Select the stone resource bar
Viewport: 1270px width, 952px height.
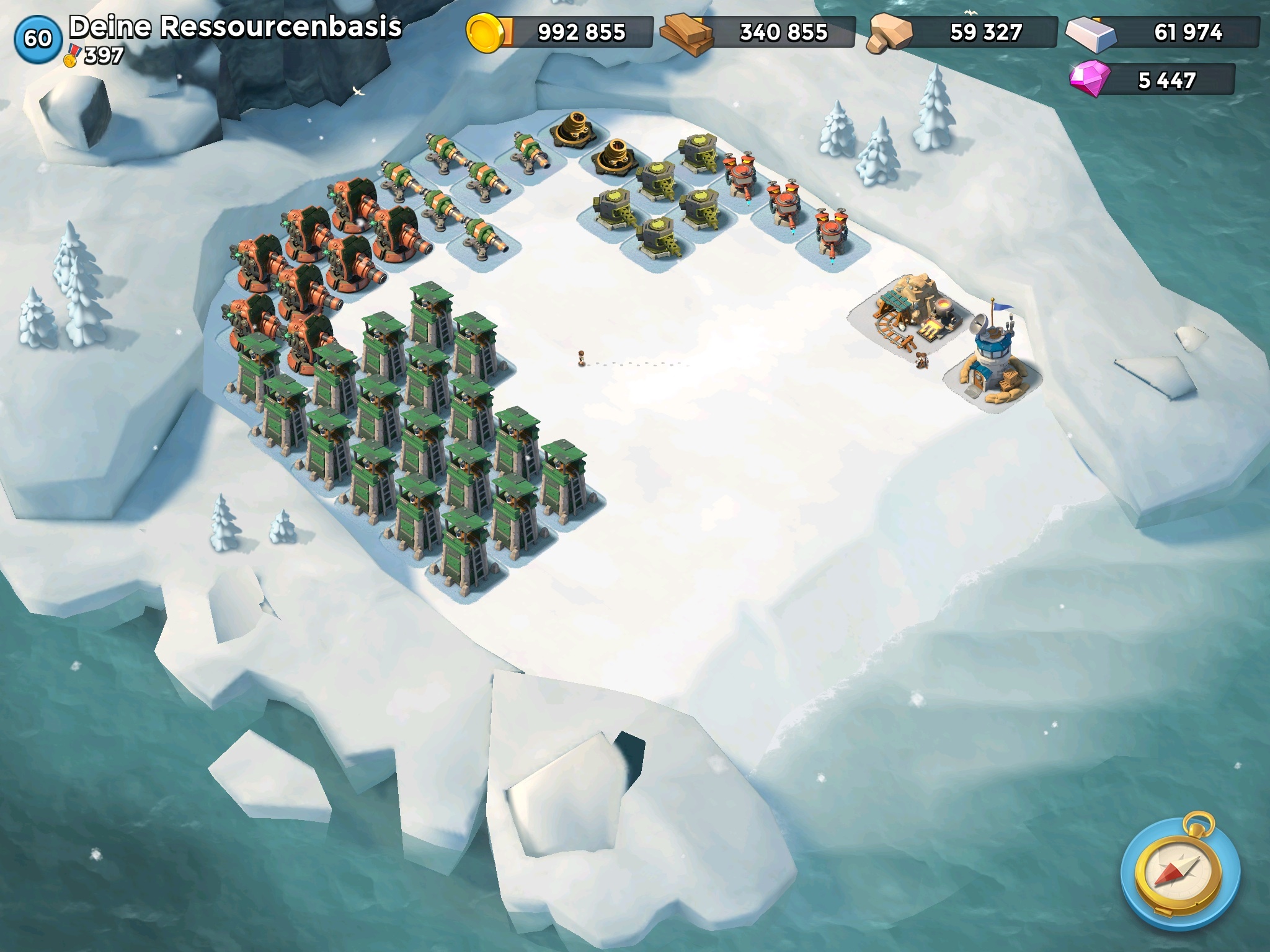click(x=964, y=32)
